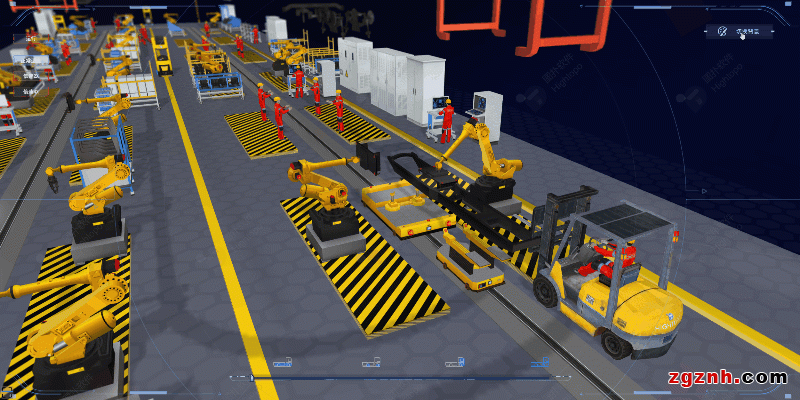
Task: Open the last entry of the left menu
Action: [30, 91]
